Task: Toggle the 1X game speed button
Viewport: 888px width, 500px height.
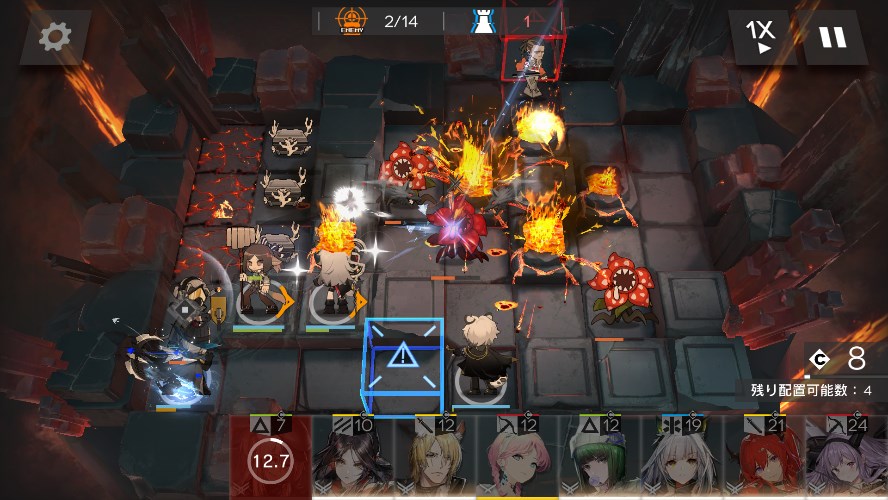Action: (761, 37)
